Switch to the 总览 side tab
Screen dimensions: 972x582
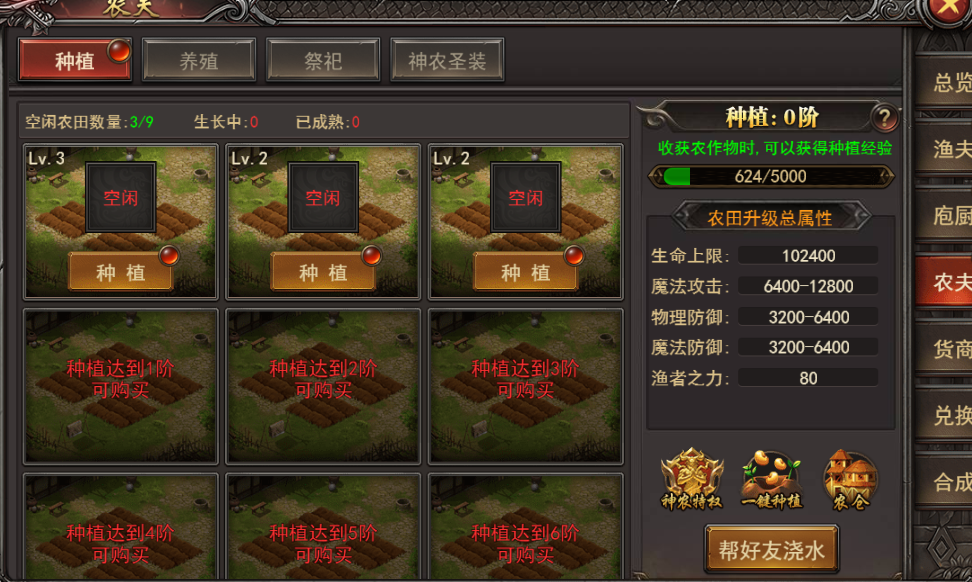(x=950, y=83)
